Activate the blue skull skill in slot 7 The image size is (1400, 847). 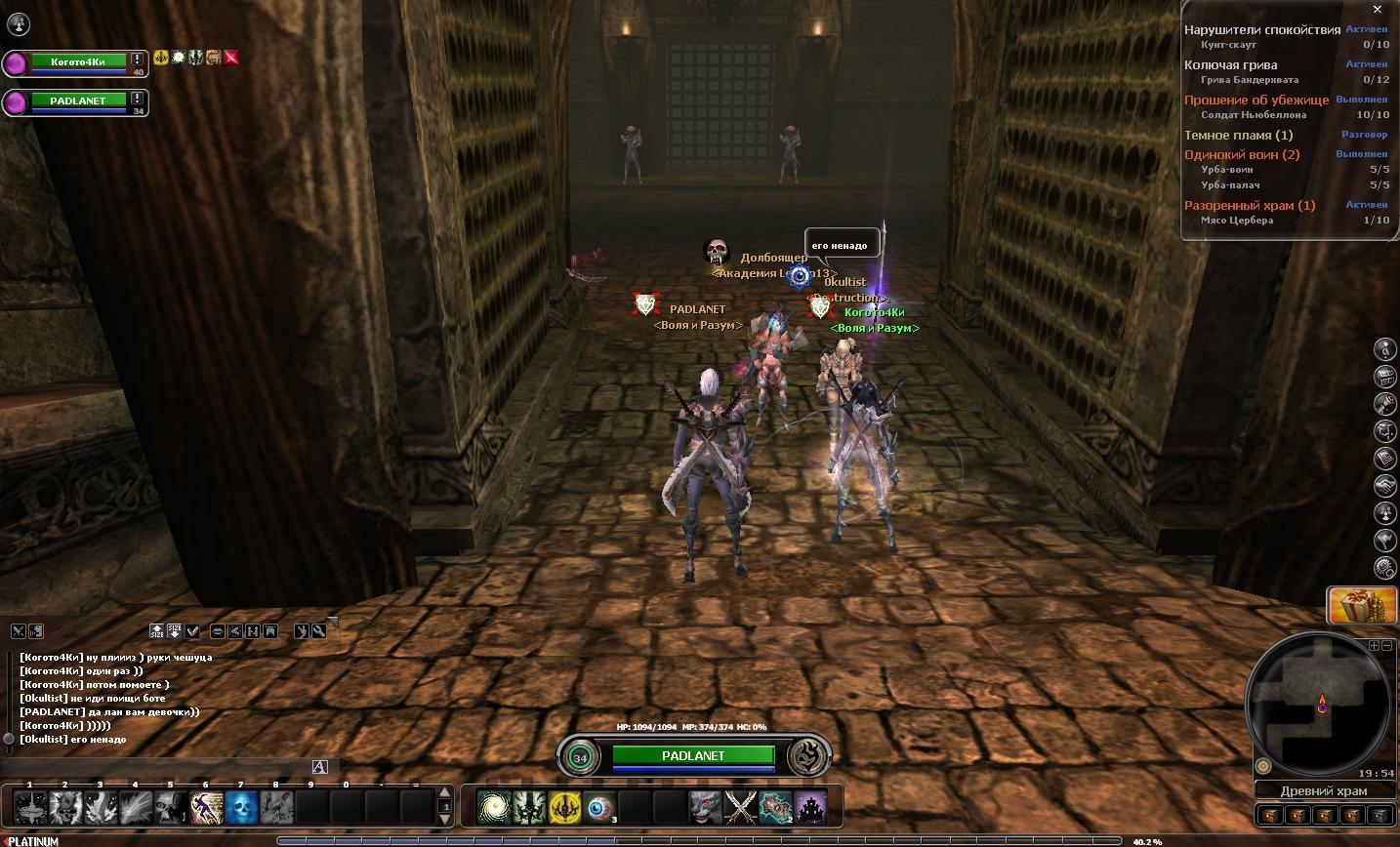pyautogui.click(x=241, y=807)
